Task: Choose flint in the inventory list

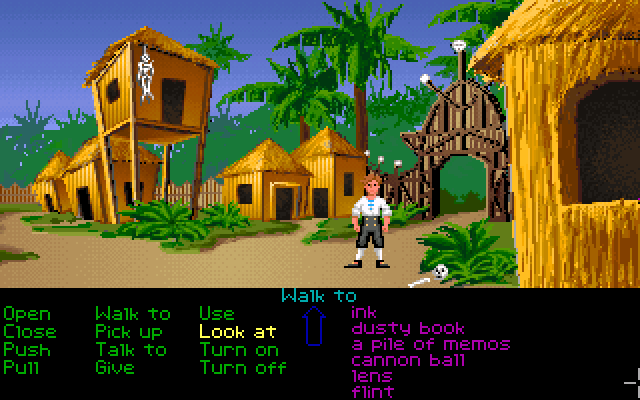Action: pyautogui.click(x=372, y=391)
